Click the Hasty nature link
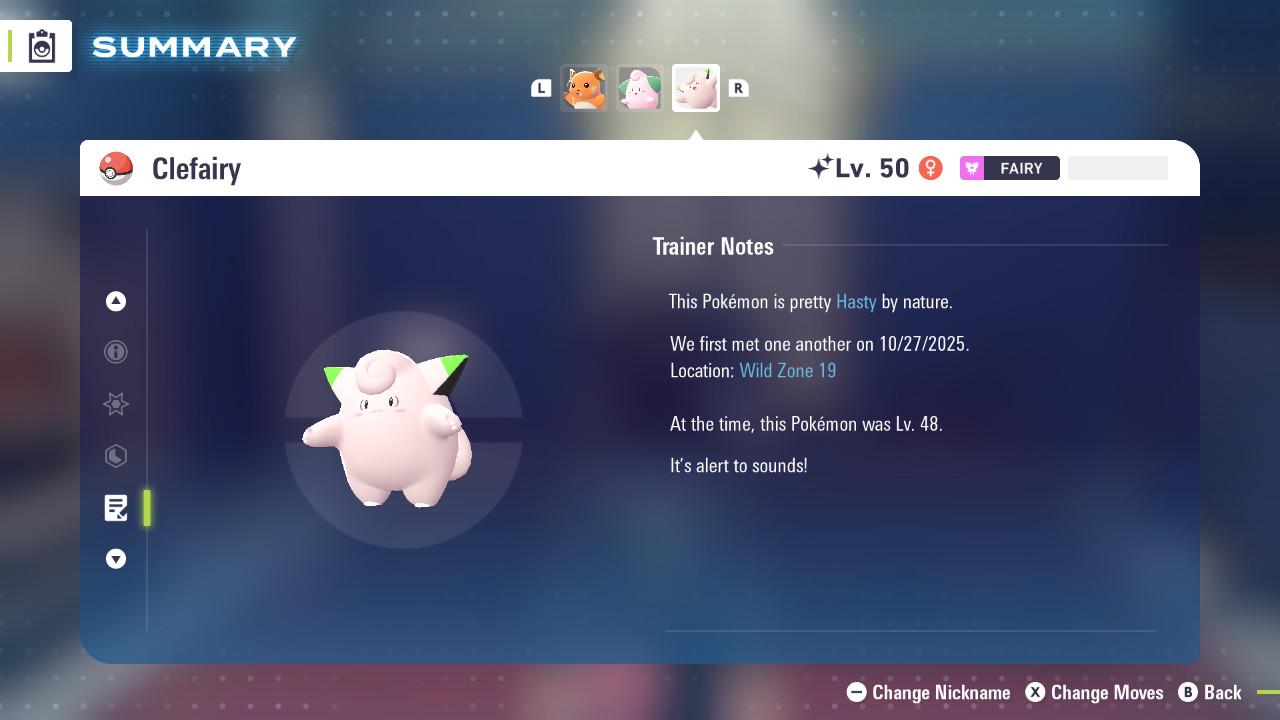 (856, 301)
